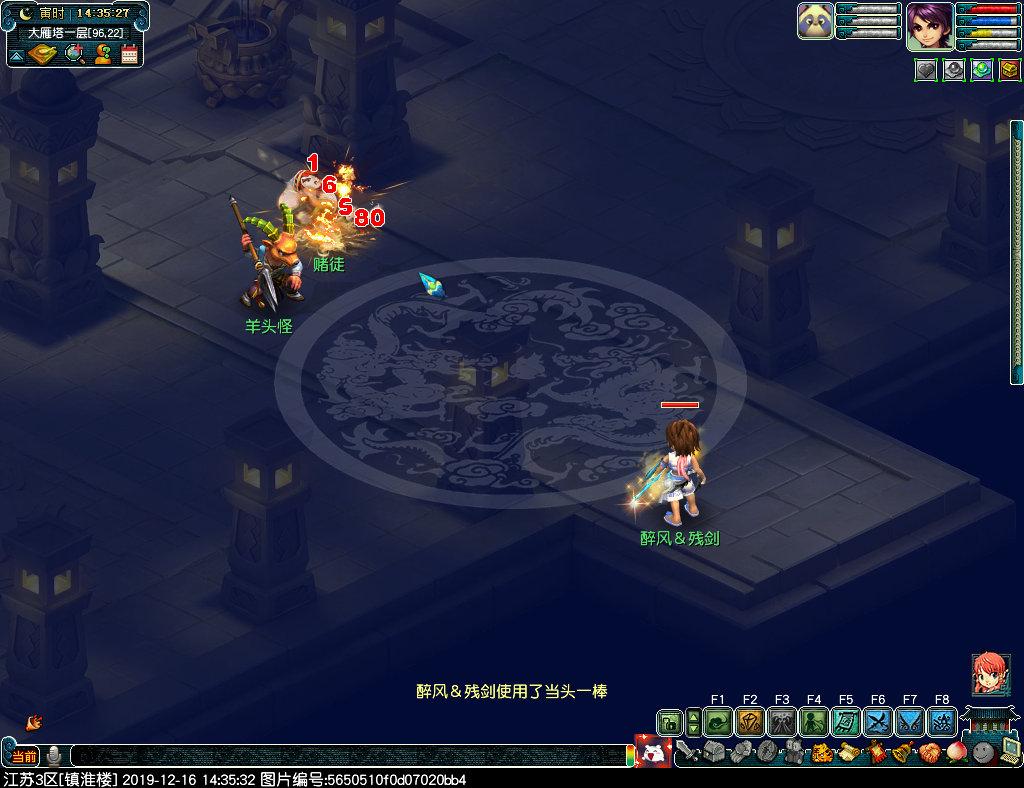Select the green orb status icon
This screenshot has width=1024, height=788.
click(982, 71)
